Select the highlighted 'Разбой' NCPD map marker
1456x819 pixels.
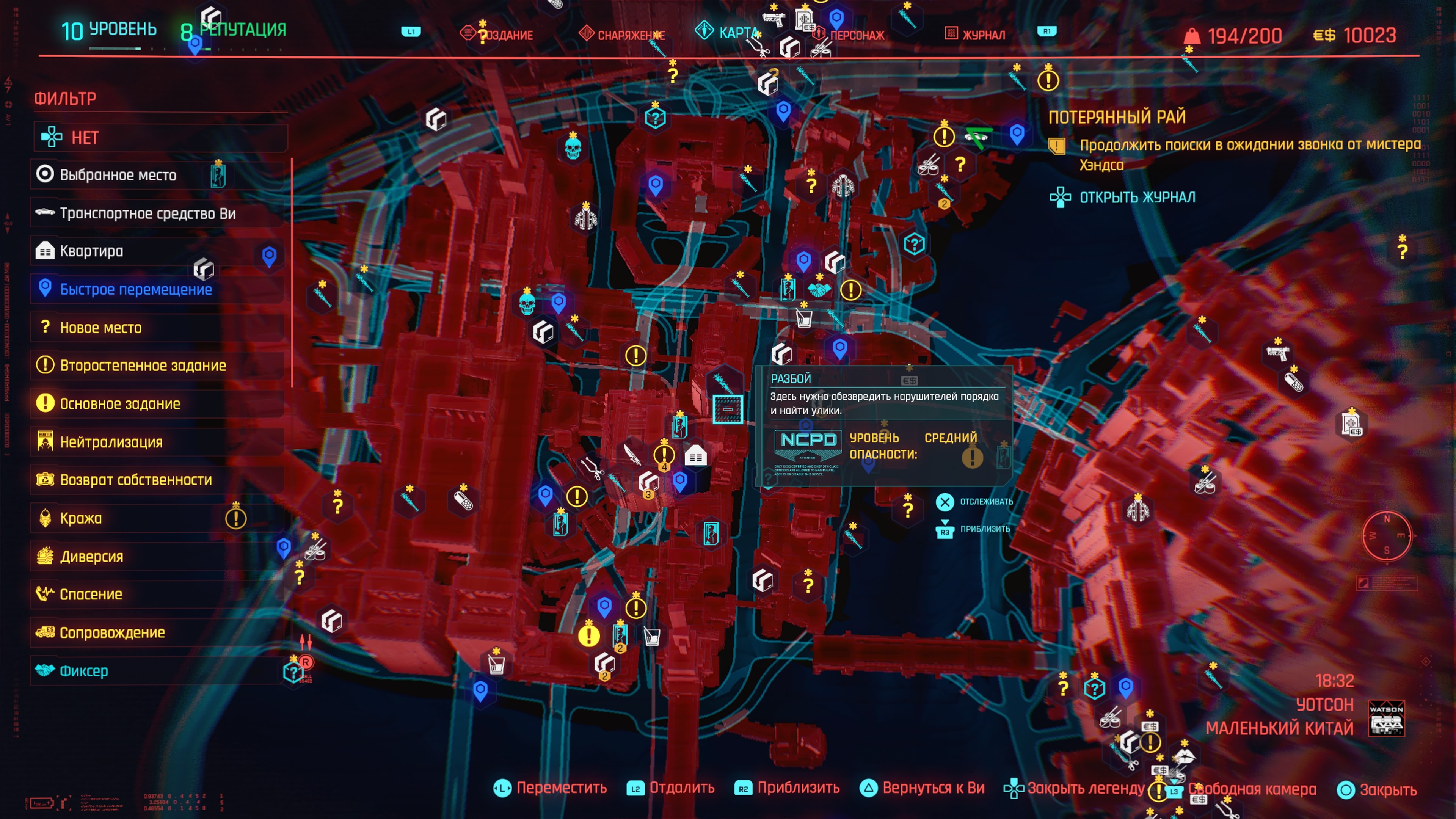tap(728, 409)
